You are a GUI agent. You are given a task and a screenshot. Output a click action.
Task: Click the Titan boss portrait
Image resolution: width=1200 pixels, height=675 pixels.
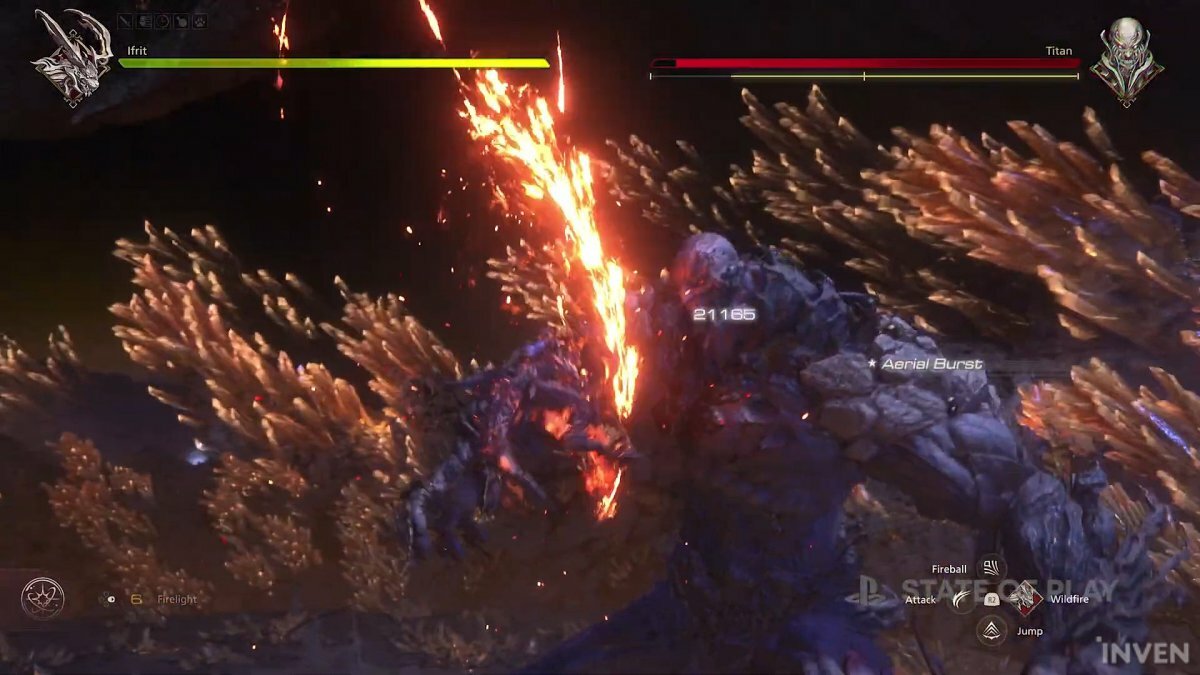1126,60
